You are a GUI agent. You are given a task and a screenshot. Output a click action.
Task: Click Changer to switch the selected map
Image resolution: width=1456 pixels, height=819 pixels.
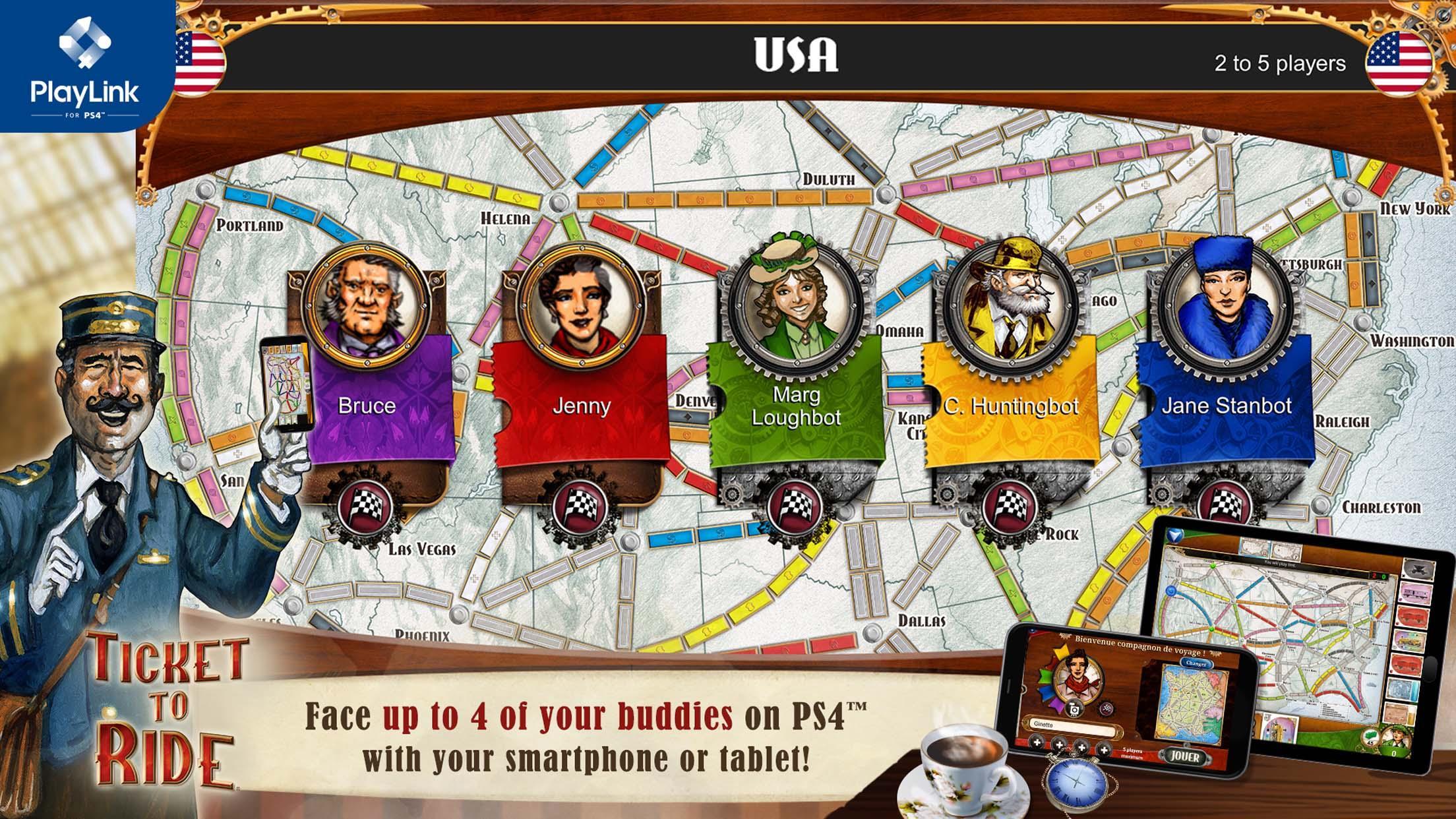[x=1196, y=663]
